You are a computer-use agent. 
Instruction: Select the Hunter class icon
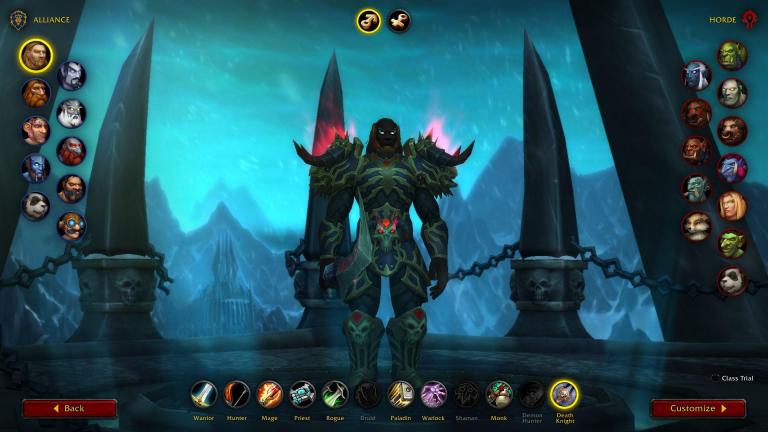[x=237, y=394]
